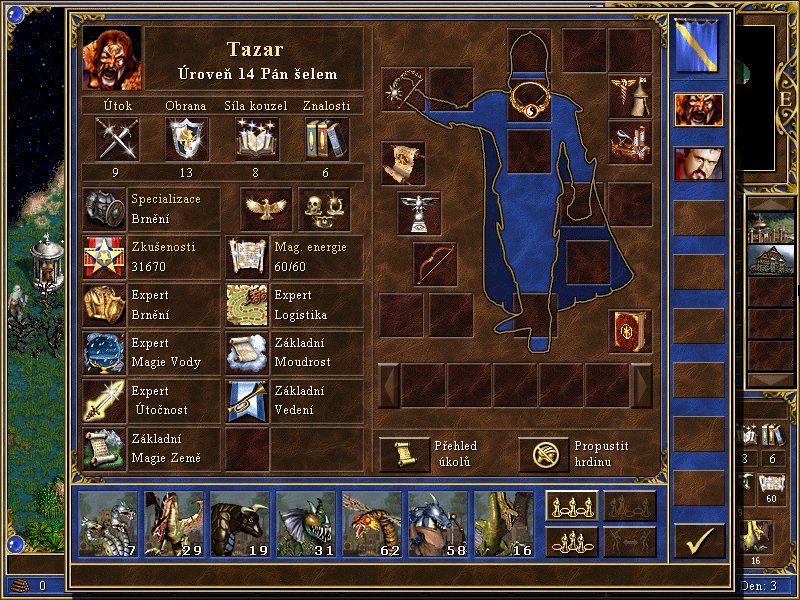The width and height of the screenshot is (800, 600).
Task: Click the Propustit hrdinu dismiss button
Action: tap(543, 454)
